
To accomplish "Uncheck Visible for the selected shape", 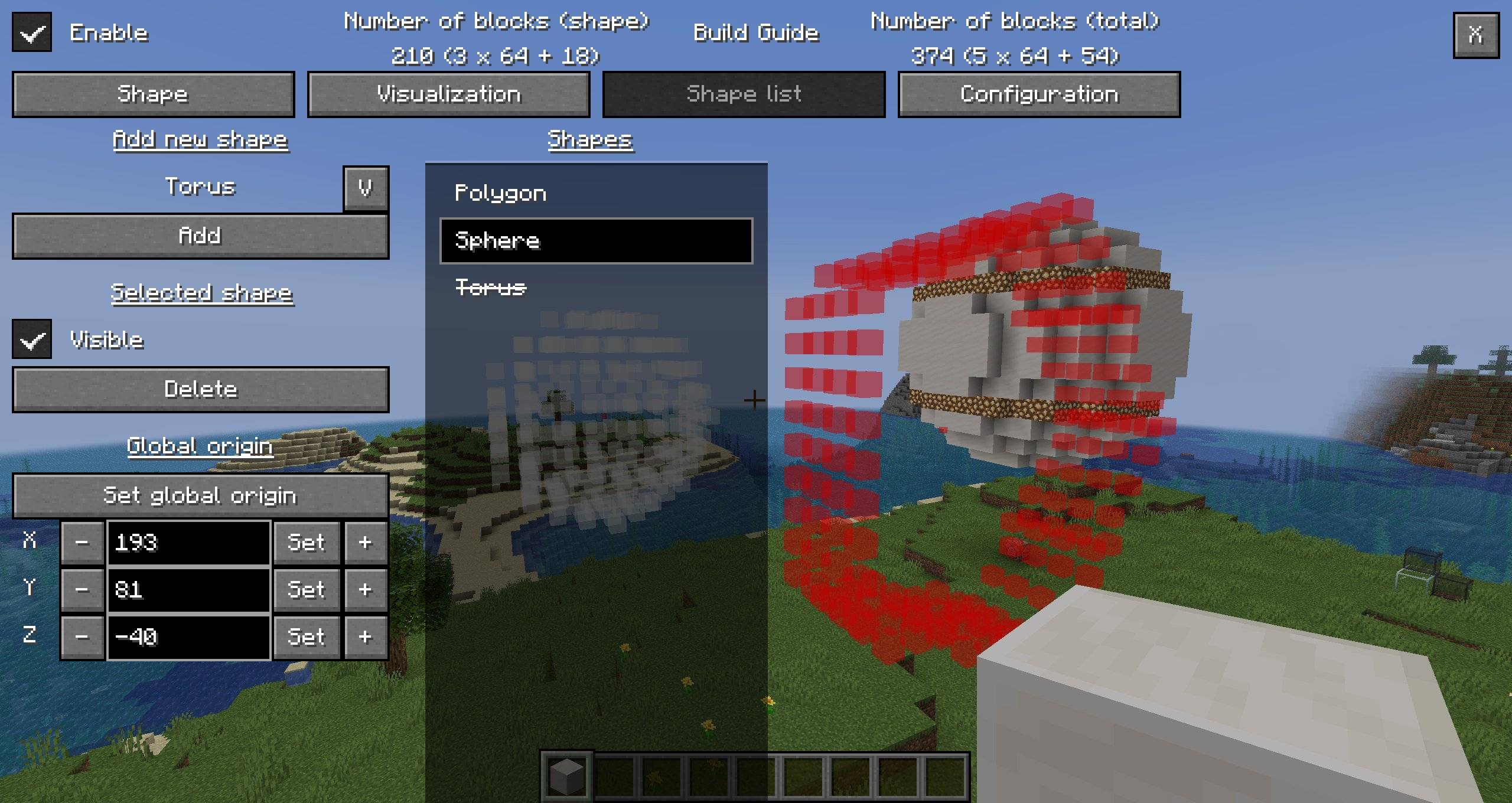I will (x=31, y=340).
